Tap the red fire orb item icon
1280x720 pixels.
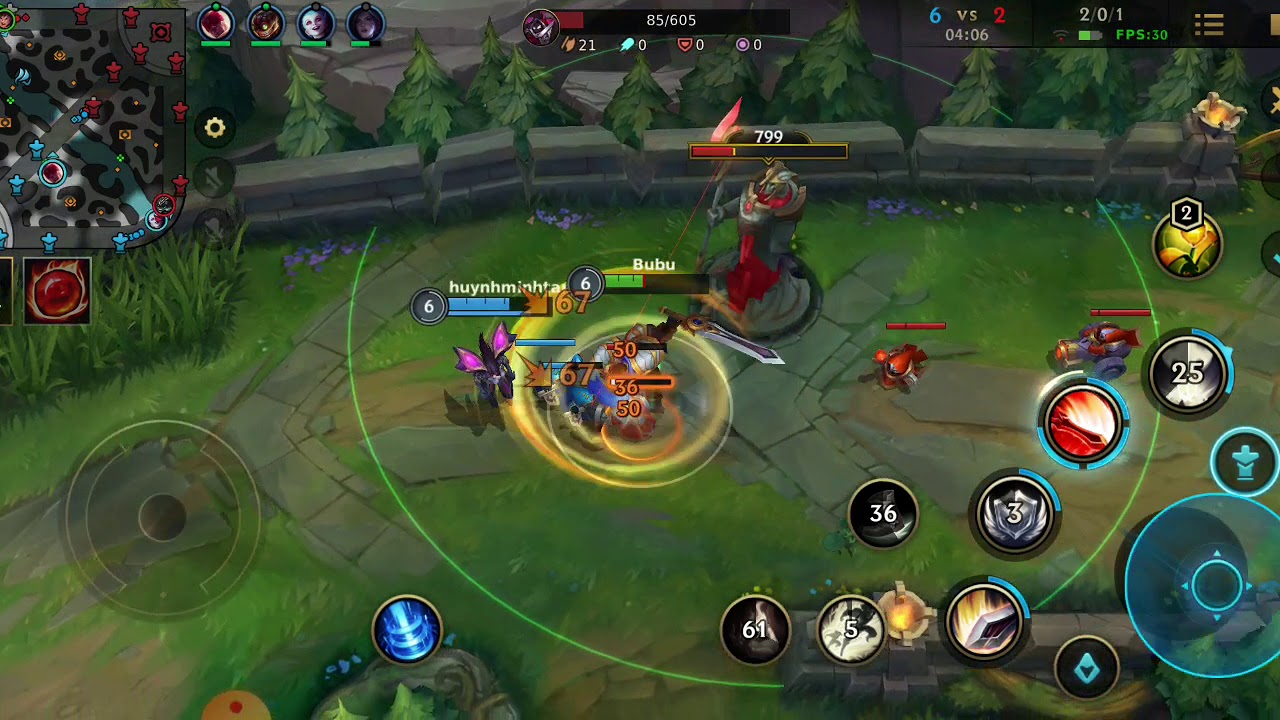[57, 291]
